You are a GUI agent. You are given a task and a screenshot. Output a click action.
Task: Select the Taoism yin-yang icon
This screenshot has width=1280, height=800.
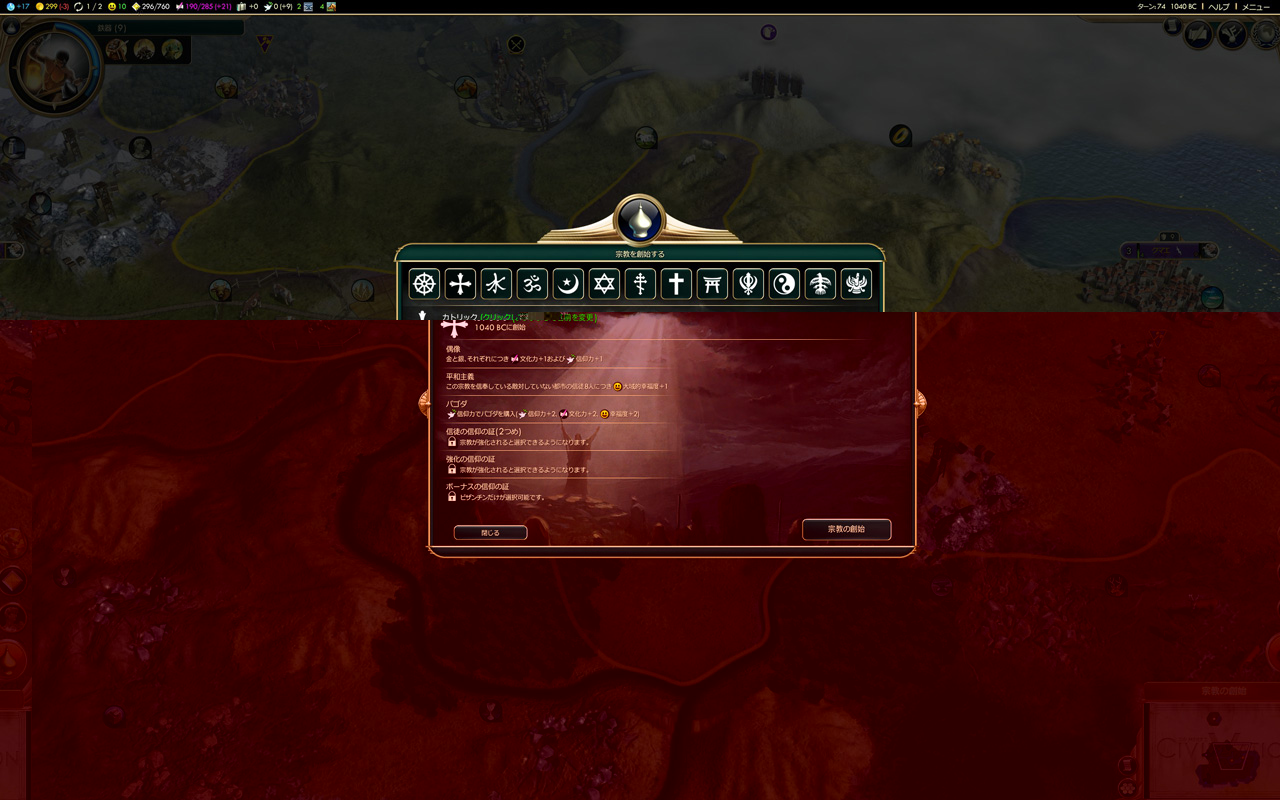[x=784, y=284]
